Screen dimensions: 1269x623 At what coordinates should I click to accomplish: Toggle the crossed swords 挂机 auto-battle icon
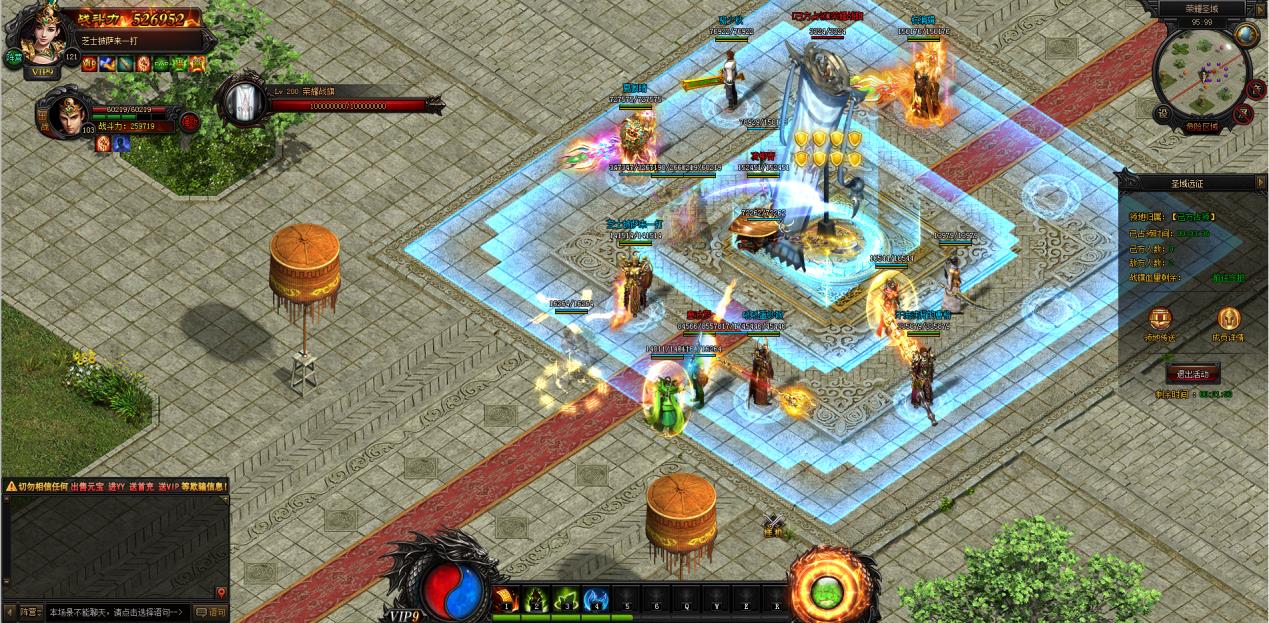[x=772, y=523]
